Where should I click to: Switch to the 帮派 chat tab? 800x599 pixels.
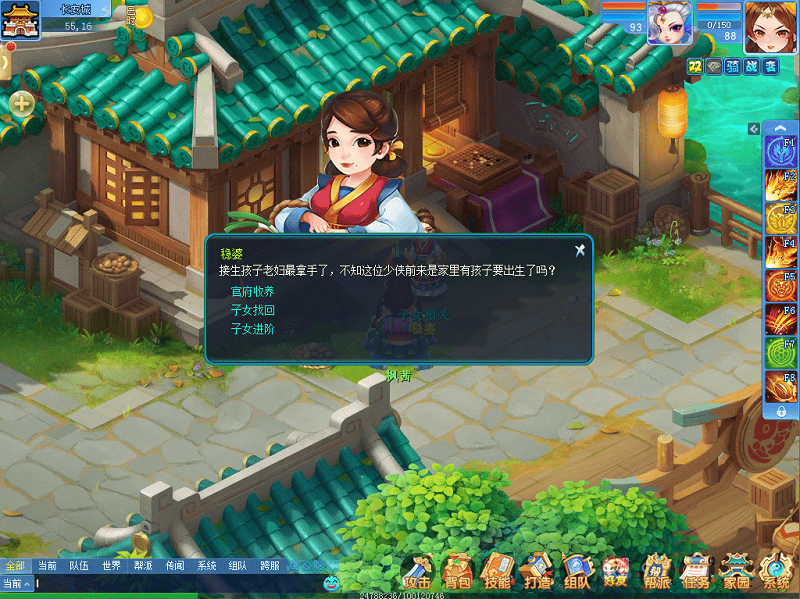[x=143, y=566]
